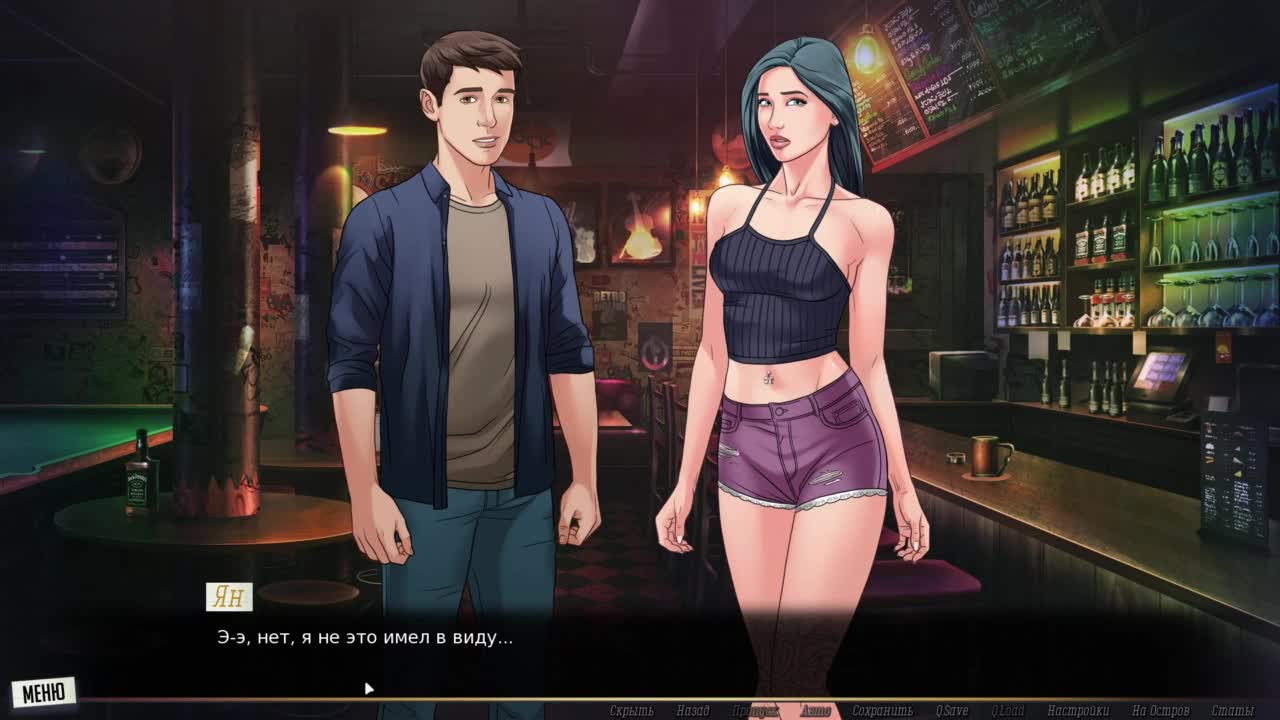Go back with Назад

692,711
